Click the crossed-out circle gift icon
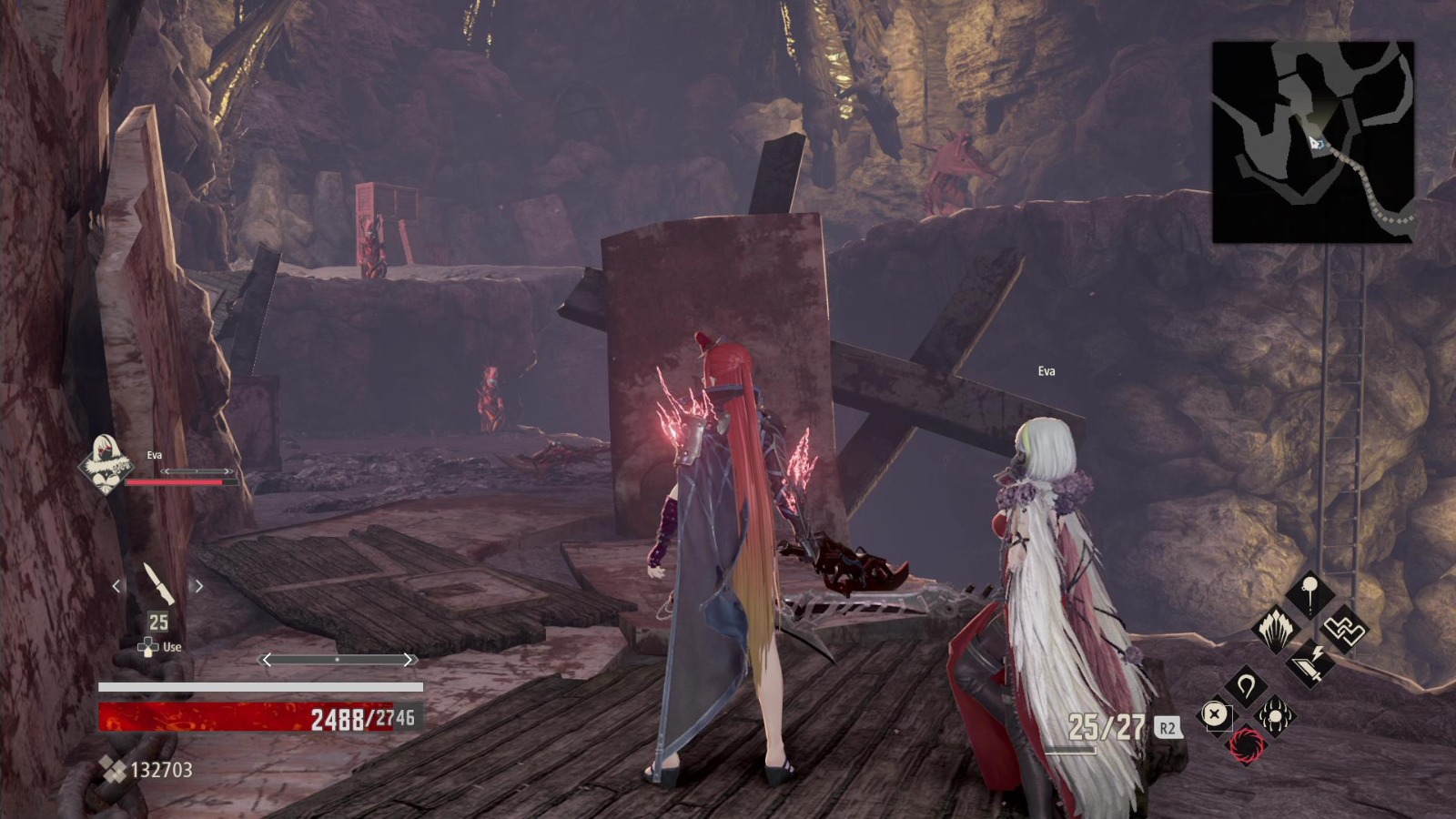 tap(1215, 713)
